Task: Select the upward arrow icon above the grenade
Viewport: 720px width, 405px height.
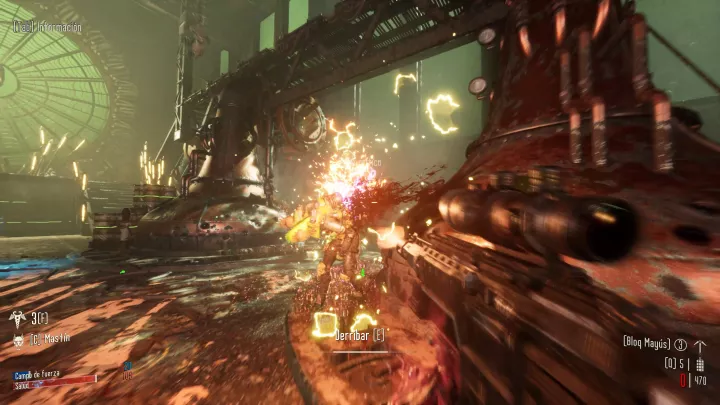Action: point(698,342)
